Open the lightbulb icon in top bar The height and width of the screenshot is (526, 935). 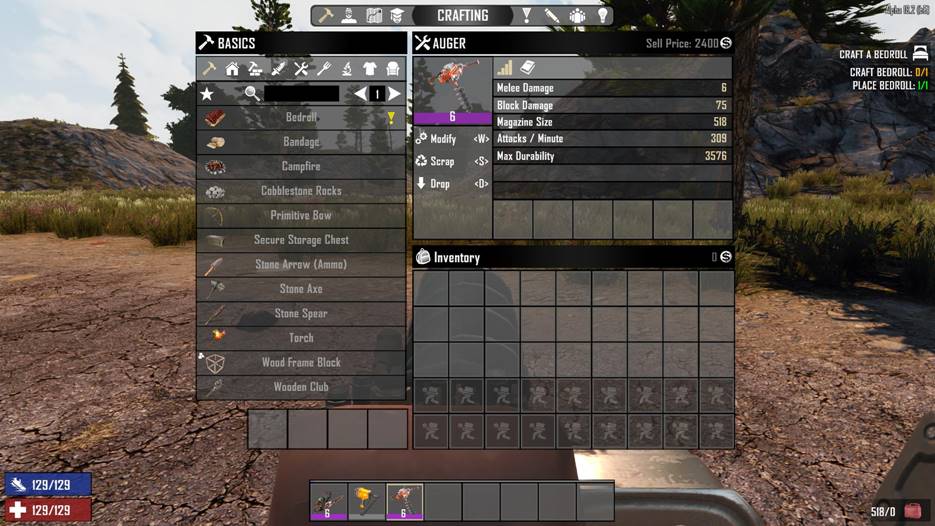point(602,16)
